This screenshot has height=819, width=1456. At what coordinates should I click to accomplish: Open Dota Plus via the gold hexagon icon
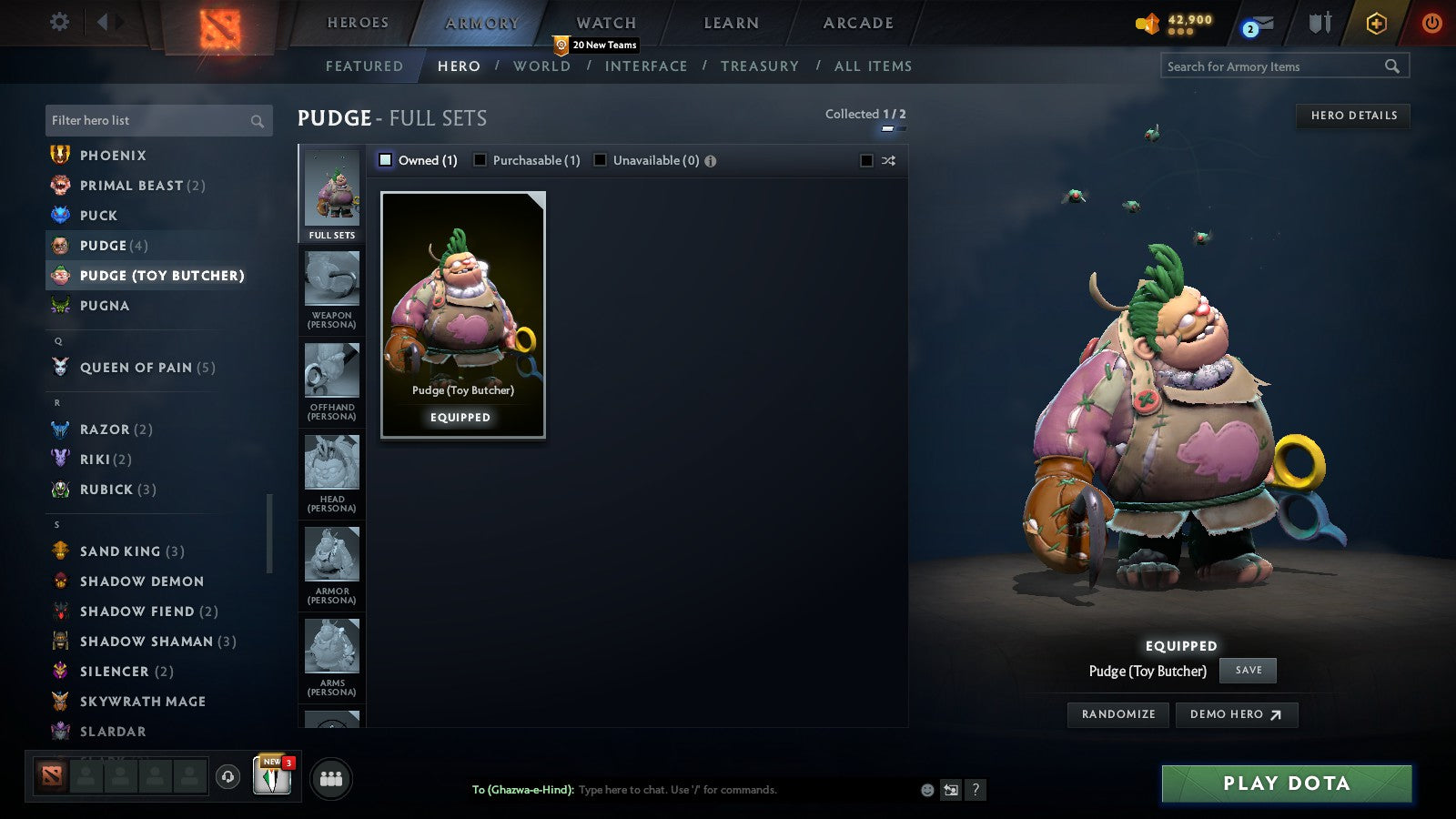pyautogui.click(x=1374, y=22)
